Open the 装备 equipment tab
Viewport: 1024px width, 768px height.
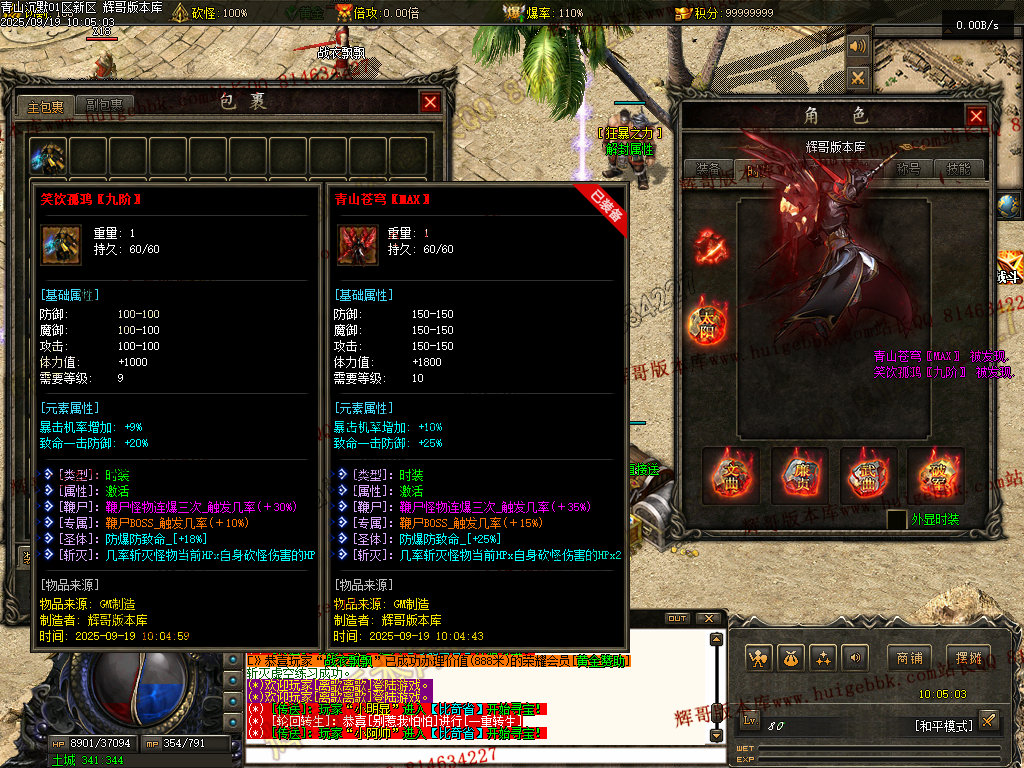[x=709, y=169]
